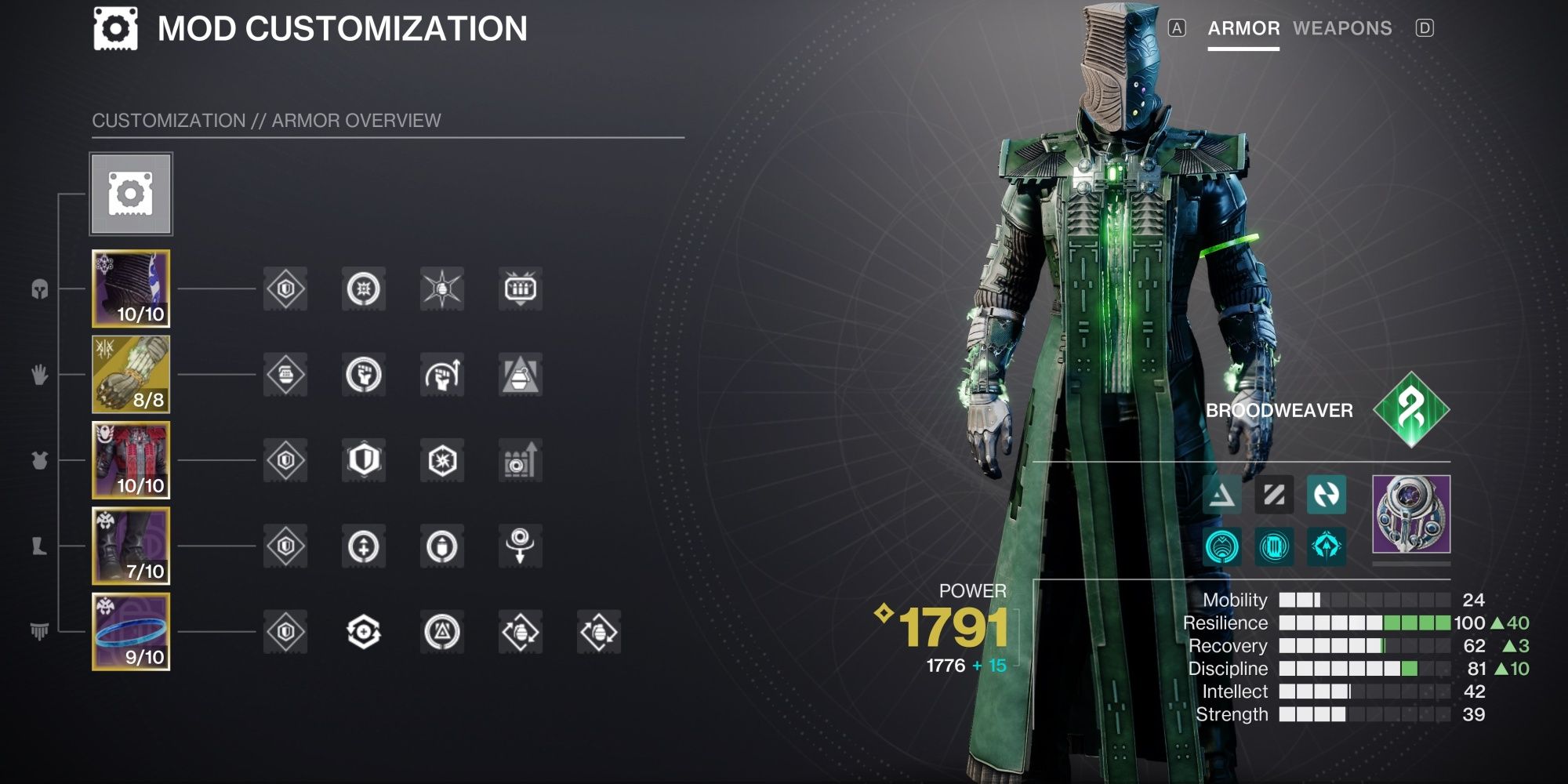The height and width of the screenshot is (784, 1568).
Task: Open the ammo finder mod on the helmet row
Action: (521, 289)
